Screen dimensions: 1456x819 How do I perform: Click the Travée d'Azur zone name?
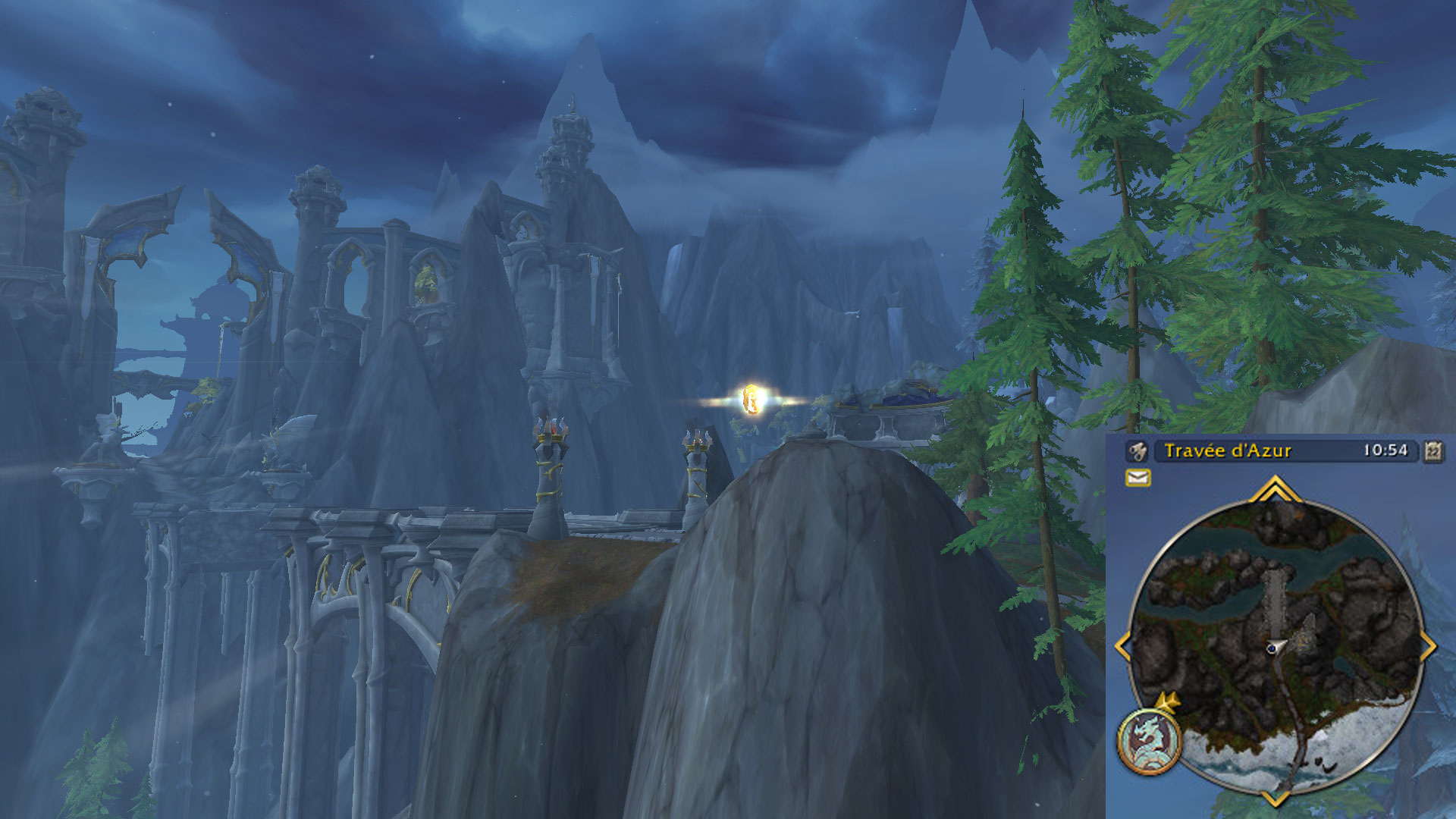point(1227,451)
